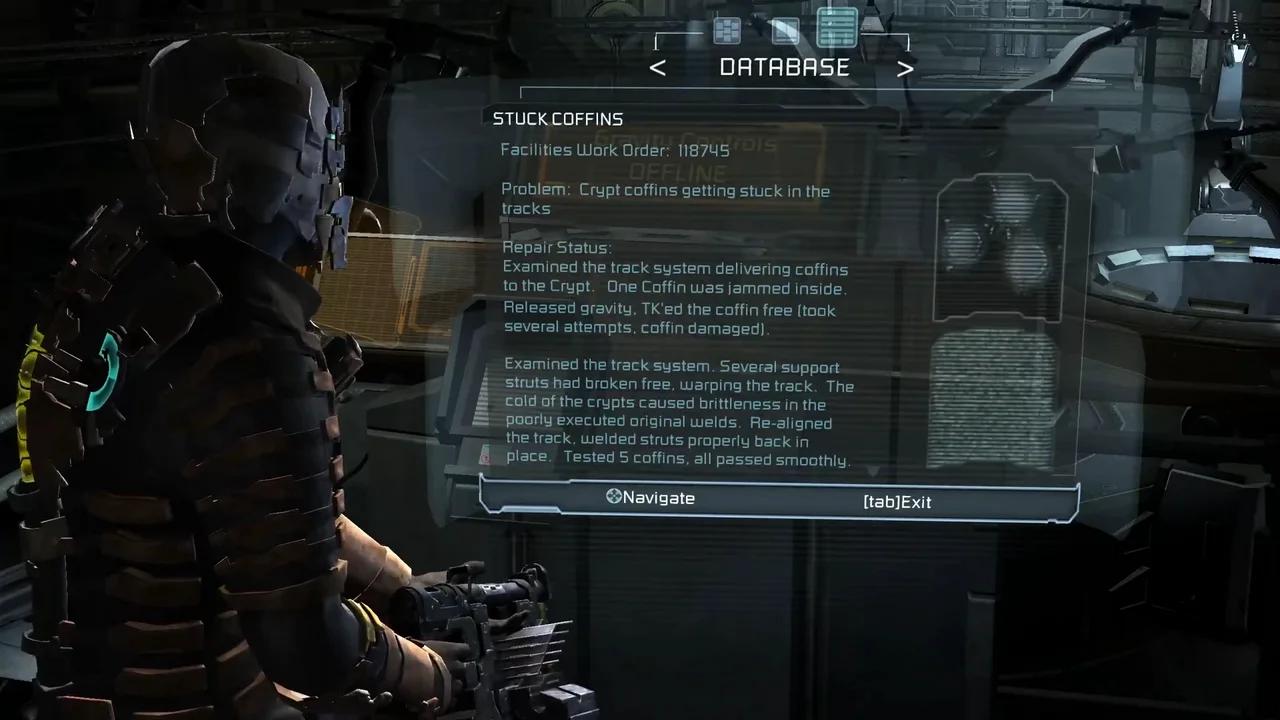The image size is (1280, 720).
Task: Go to next screen with right arrow
Action: [x=904, y=68]
